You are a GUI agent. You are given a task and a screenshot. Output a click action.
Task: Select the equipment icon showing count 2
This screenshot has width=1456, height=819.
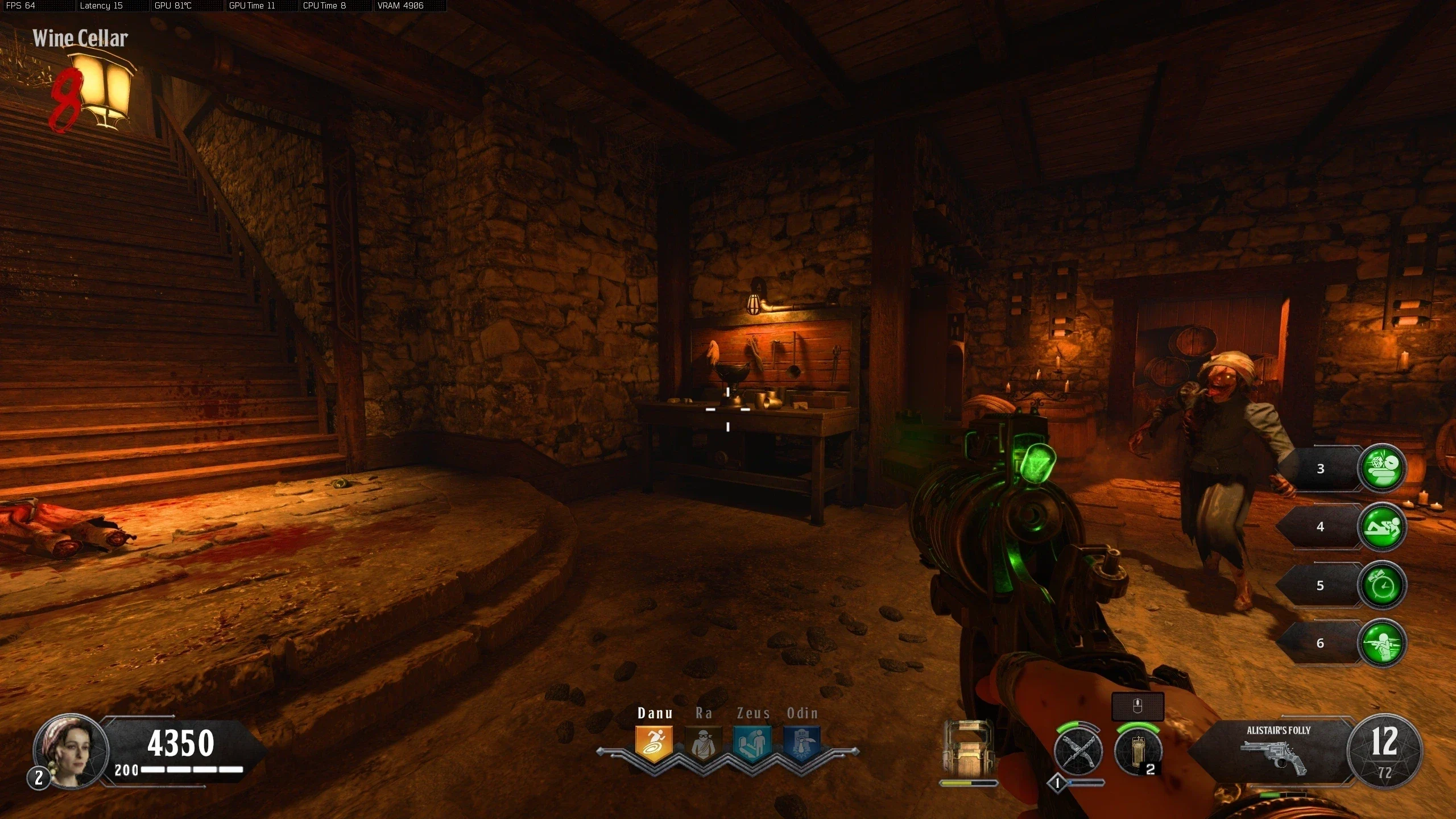click(x=1137, y=752)
